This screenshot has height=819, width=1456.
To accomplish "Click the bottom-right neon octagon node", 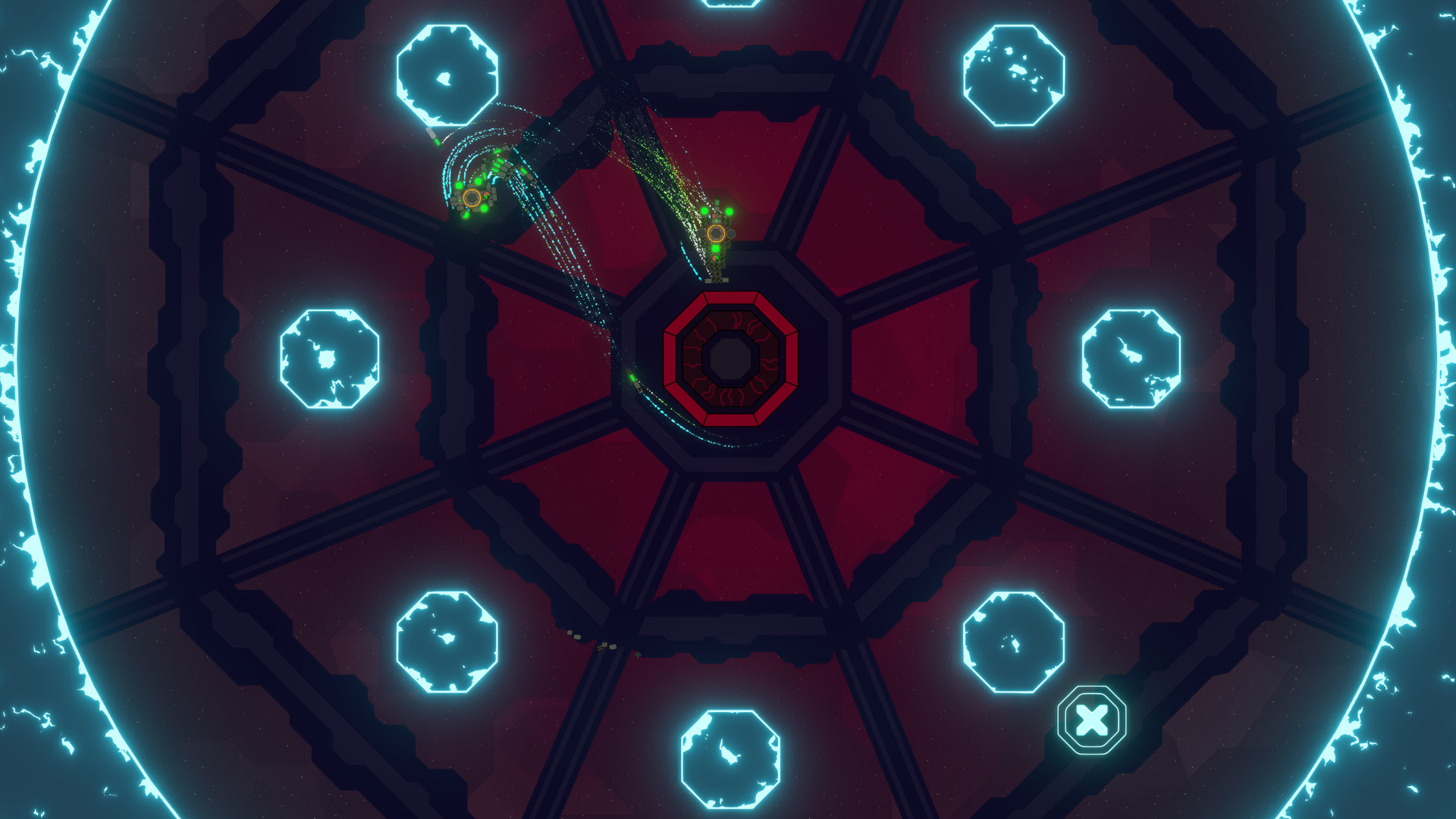I will tap(1014, 641).
